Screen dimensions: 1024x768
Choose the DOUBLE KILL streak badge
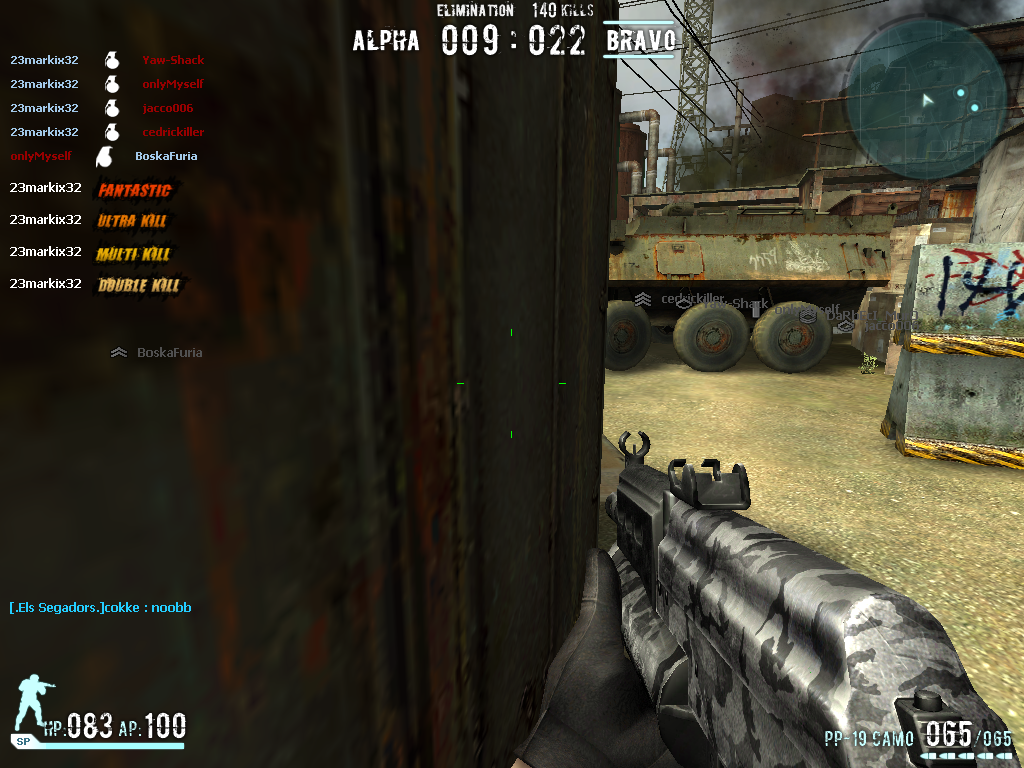[138, 286]
